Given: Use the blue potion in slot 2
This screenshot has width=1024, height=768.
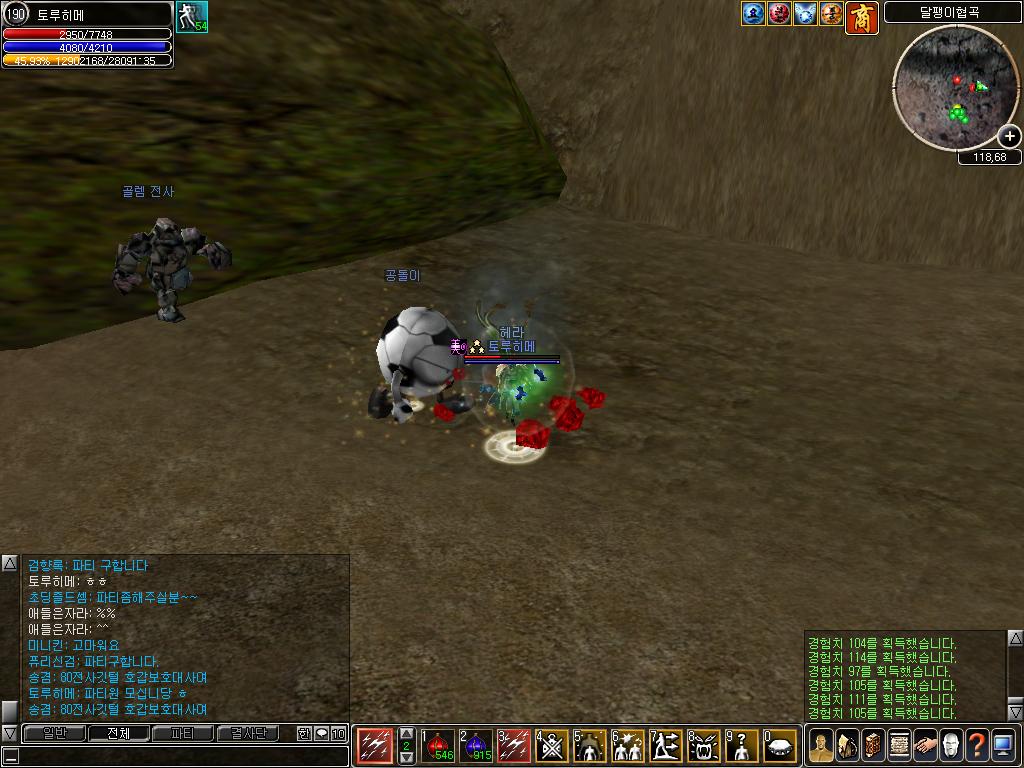Looking at the screenshot, I should pos(476,745).
